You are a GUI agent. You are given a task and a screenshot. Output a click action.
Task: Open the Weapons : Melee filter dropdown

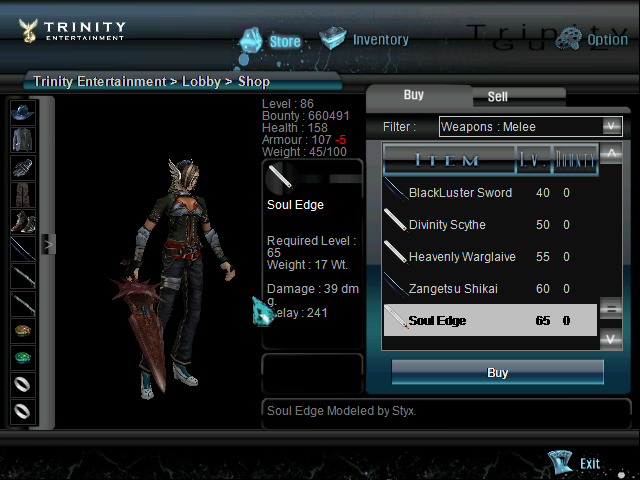click(x=531, y=126)
